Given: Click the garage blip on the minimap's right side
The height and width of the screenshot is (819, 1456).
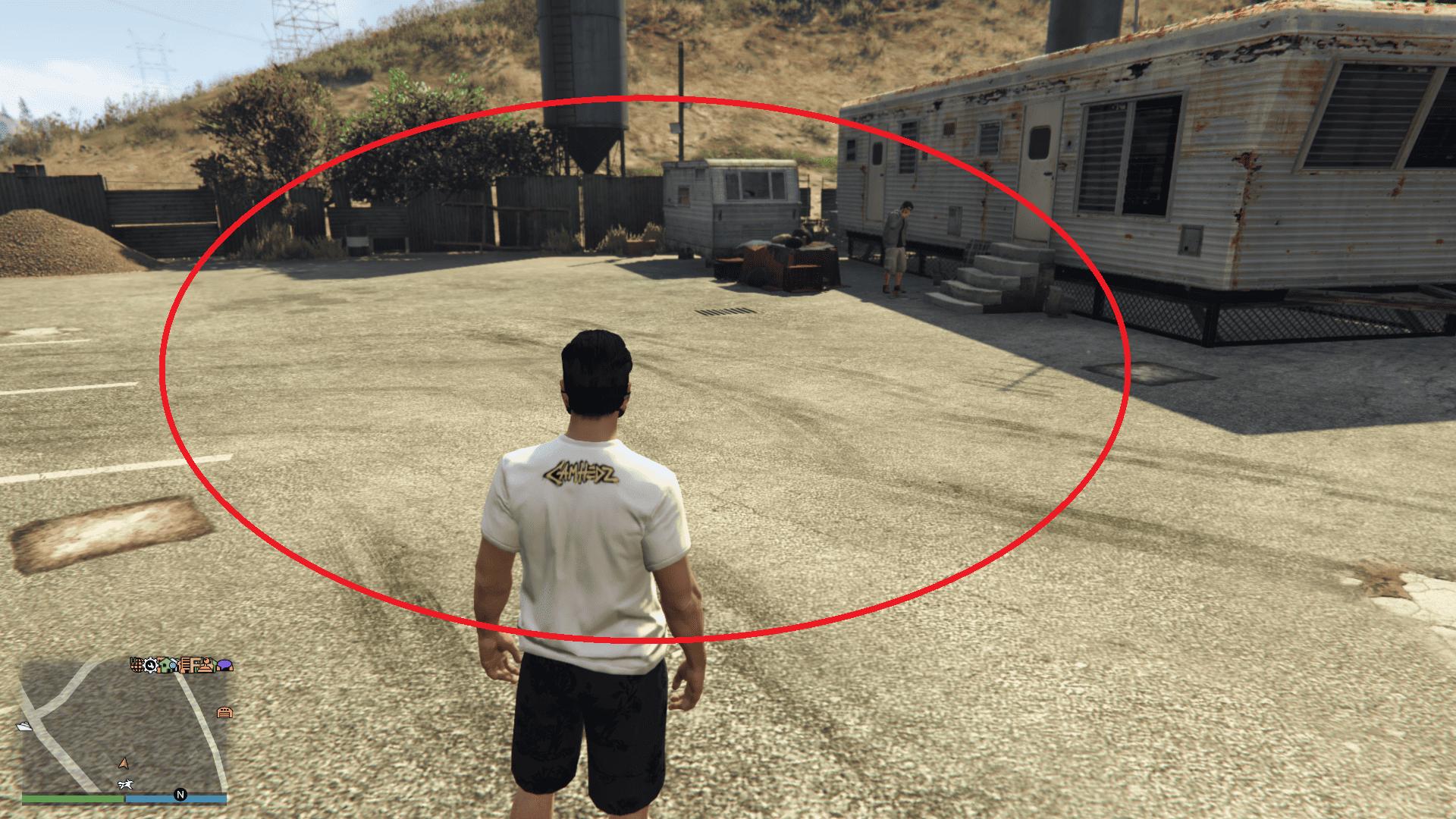Looking at the screenshot, I should (x=224, y=712).
